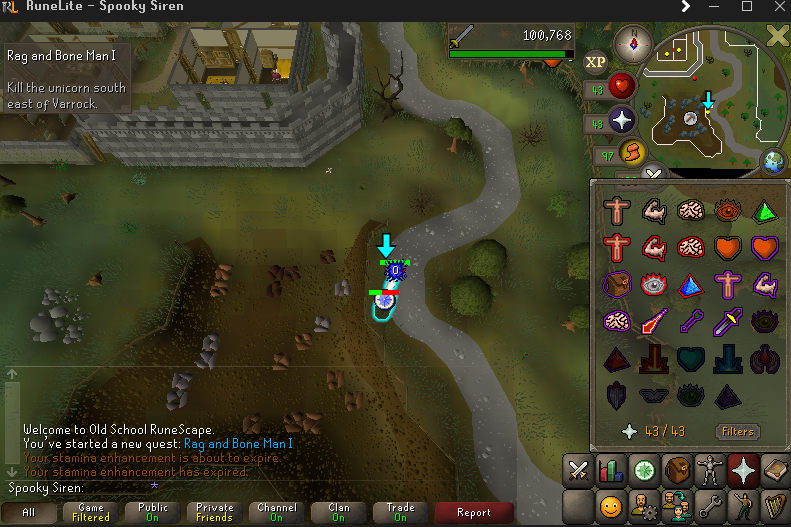Select the Game chat filter tab
This screenshot has width=791, height=527.
click(91, 512)
